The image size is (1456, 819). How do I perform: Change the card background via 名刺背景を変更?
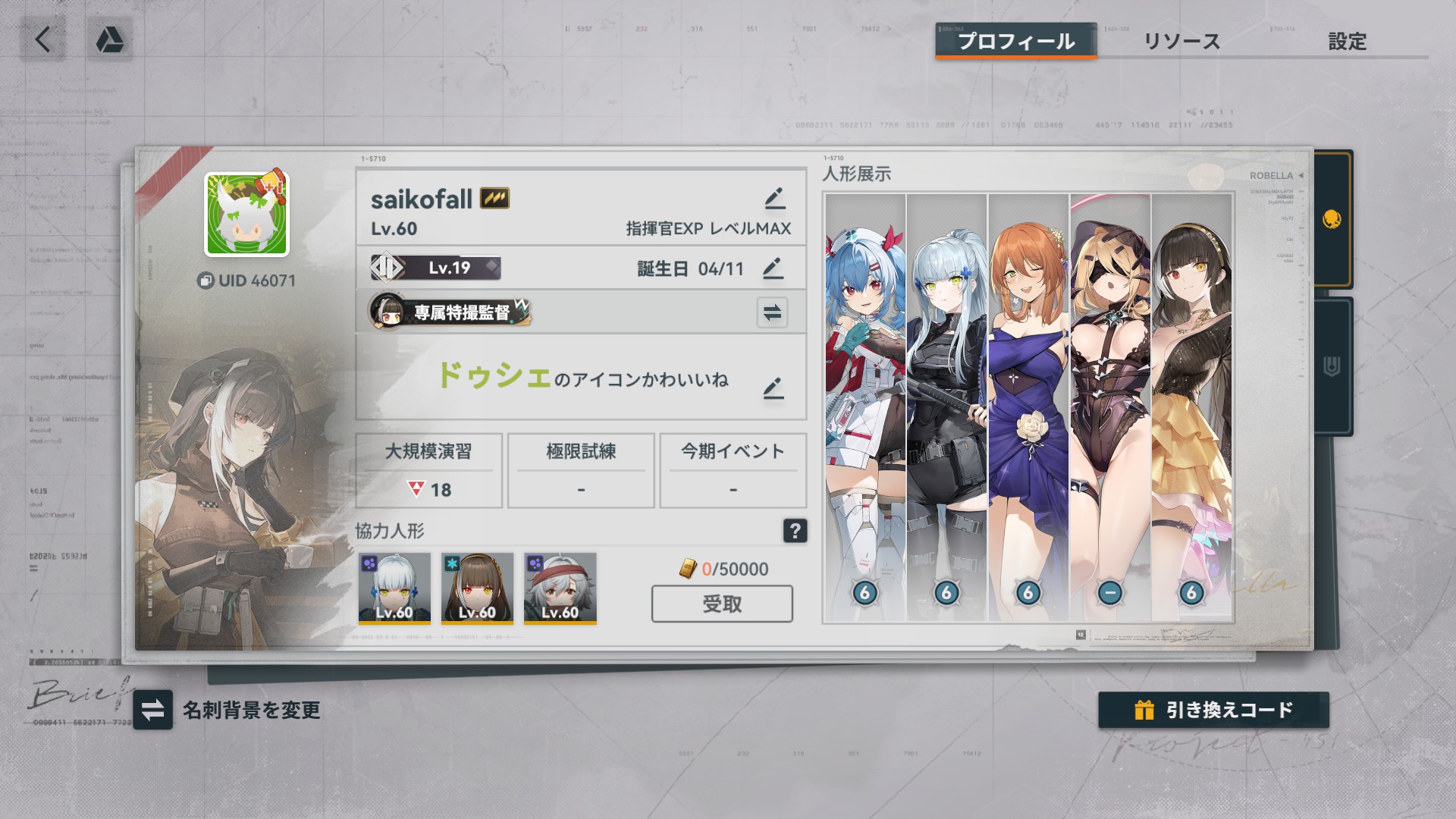pyautogui.click(x=152, y=710)
